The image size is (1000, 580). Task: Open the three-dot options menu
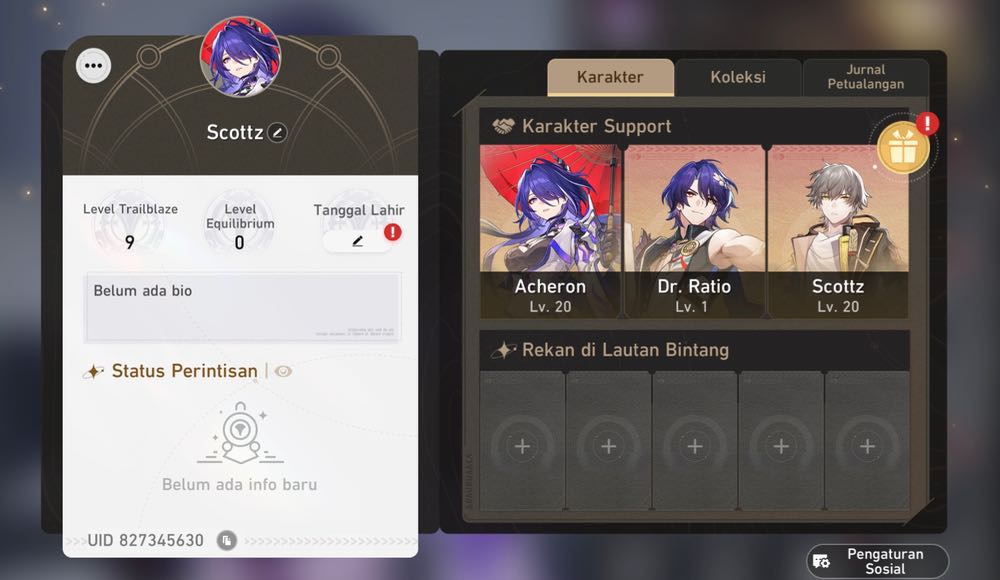click(x=94, y=66)
